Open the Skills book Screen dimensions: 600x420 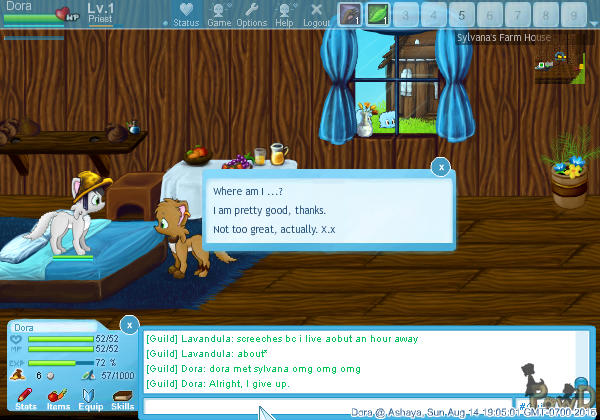(123, 400)
